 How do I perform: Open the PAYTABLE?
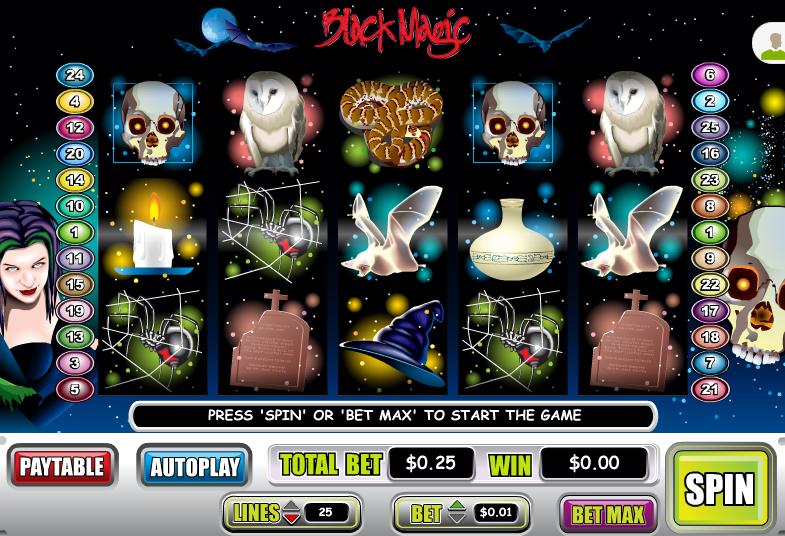62,466
